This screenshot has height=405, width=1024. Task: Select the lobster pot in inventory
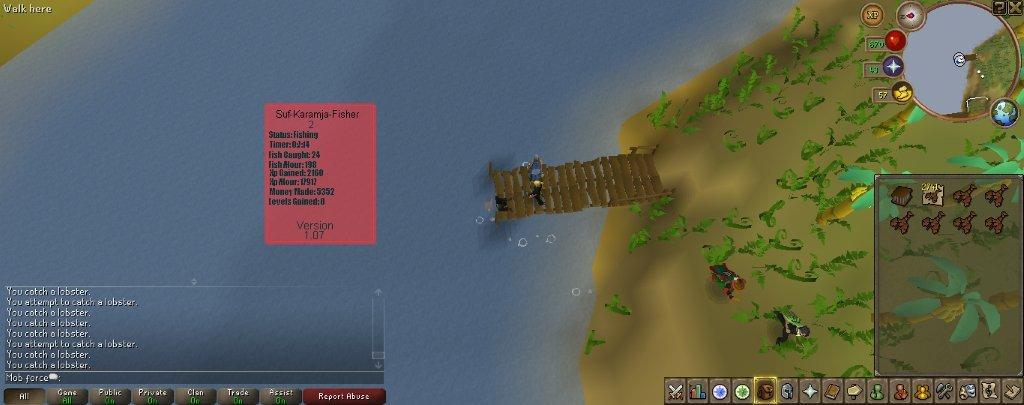click(x=903, y=196)
